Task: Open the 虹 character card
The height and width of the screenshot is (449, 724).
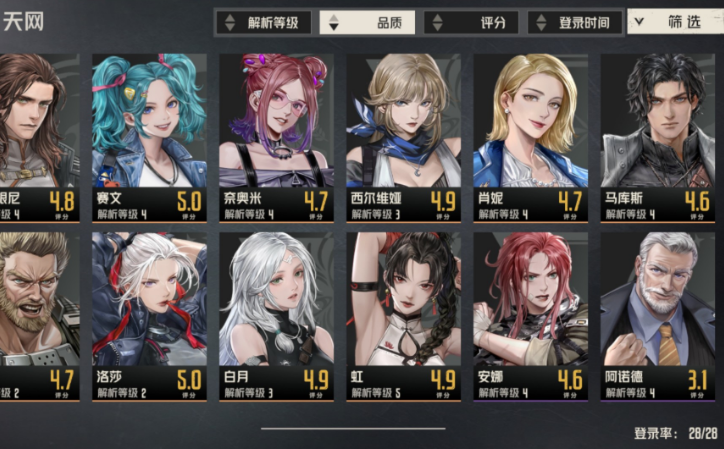Action: click(404, 317)
